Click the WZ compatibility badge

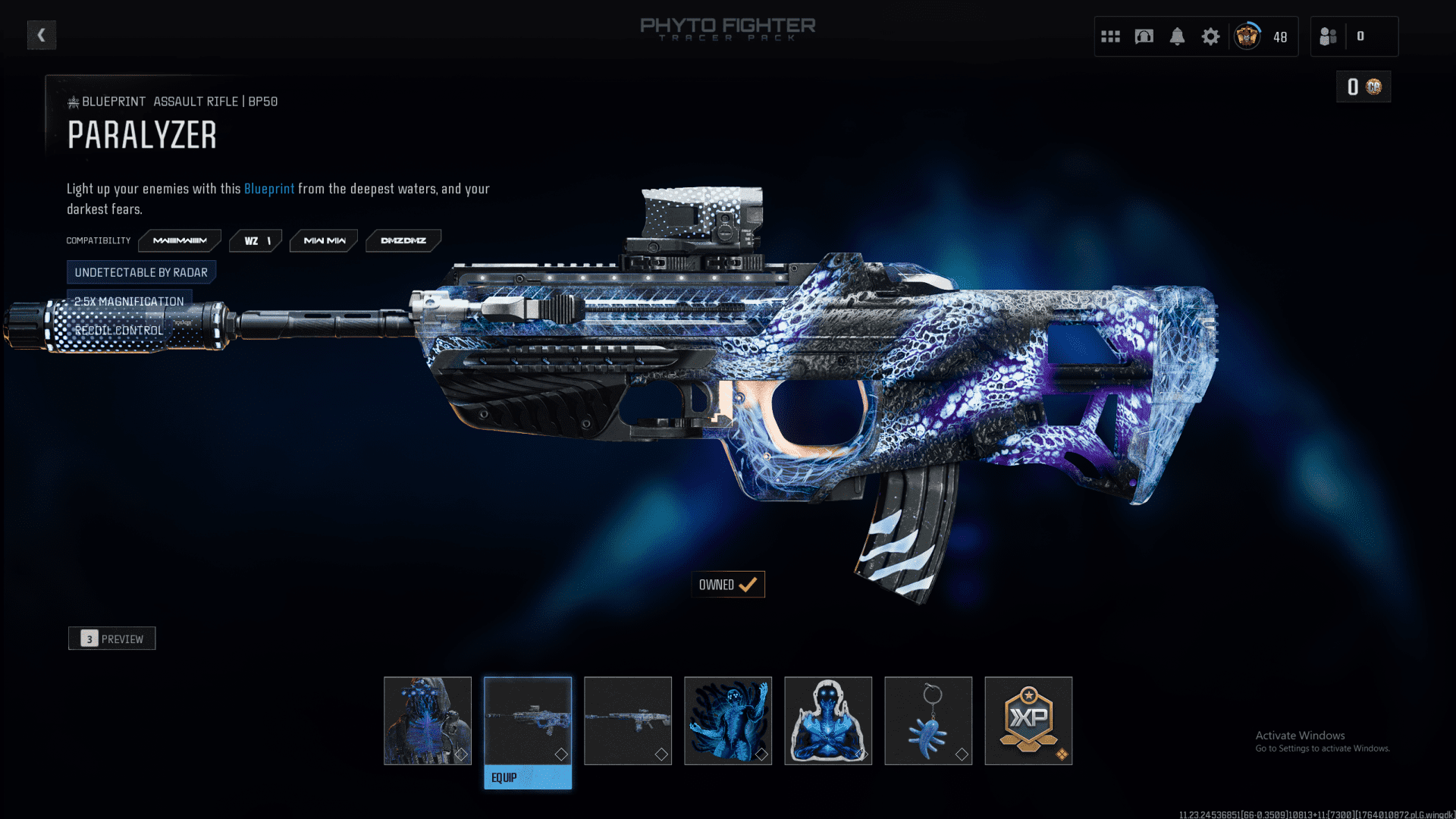tap(256, 240)
